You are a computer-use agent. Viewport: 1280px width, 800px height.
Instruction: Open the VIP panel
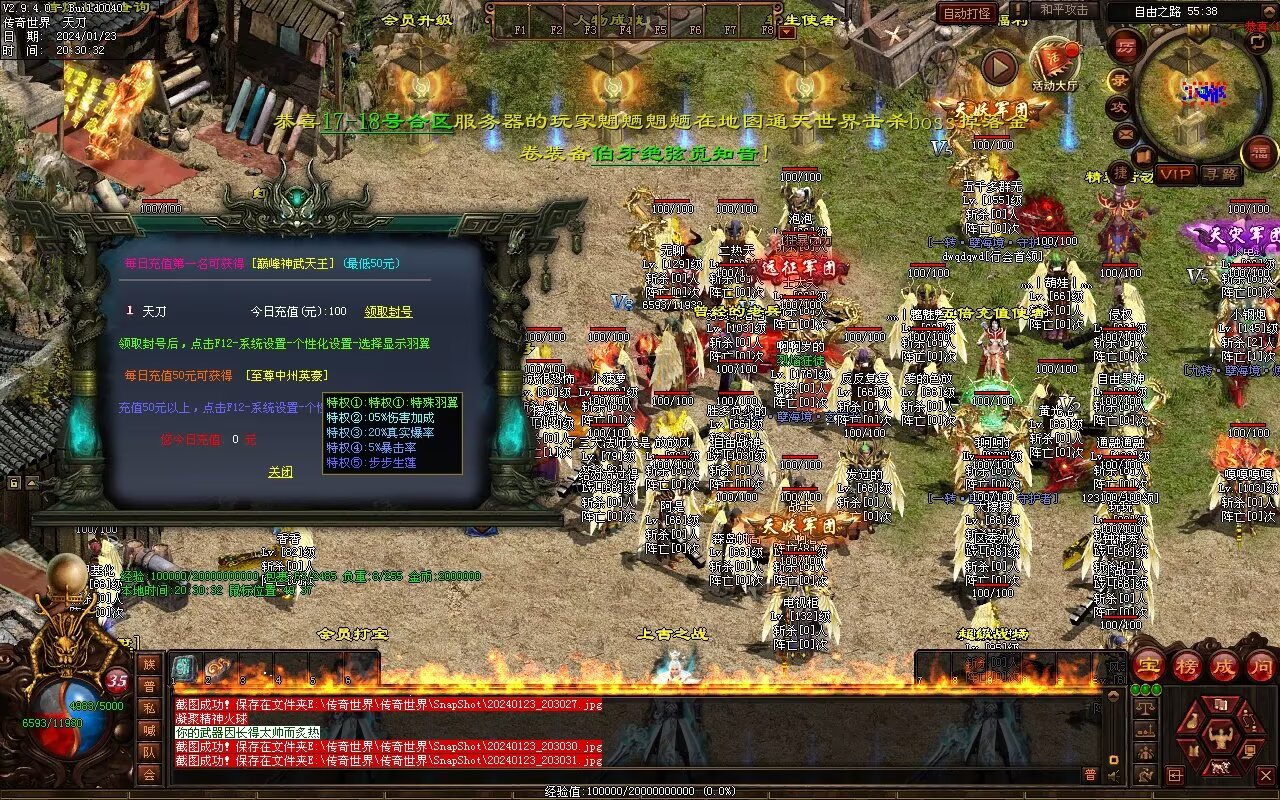1176,174
